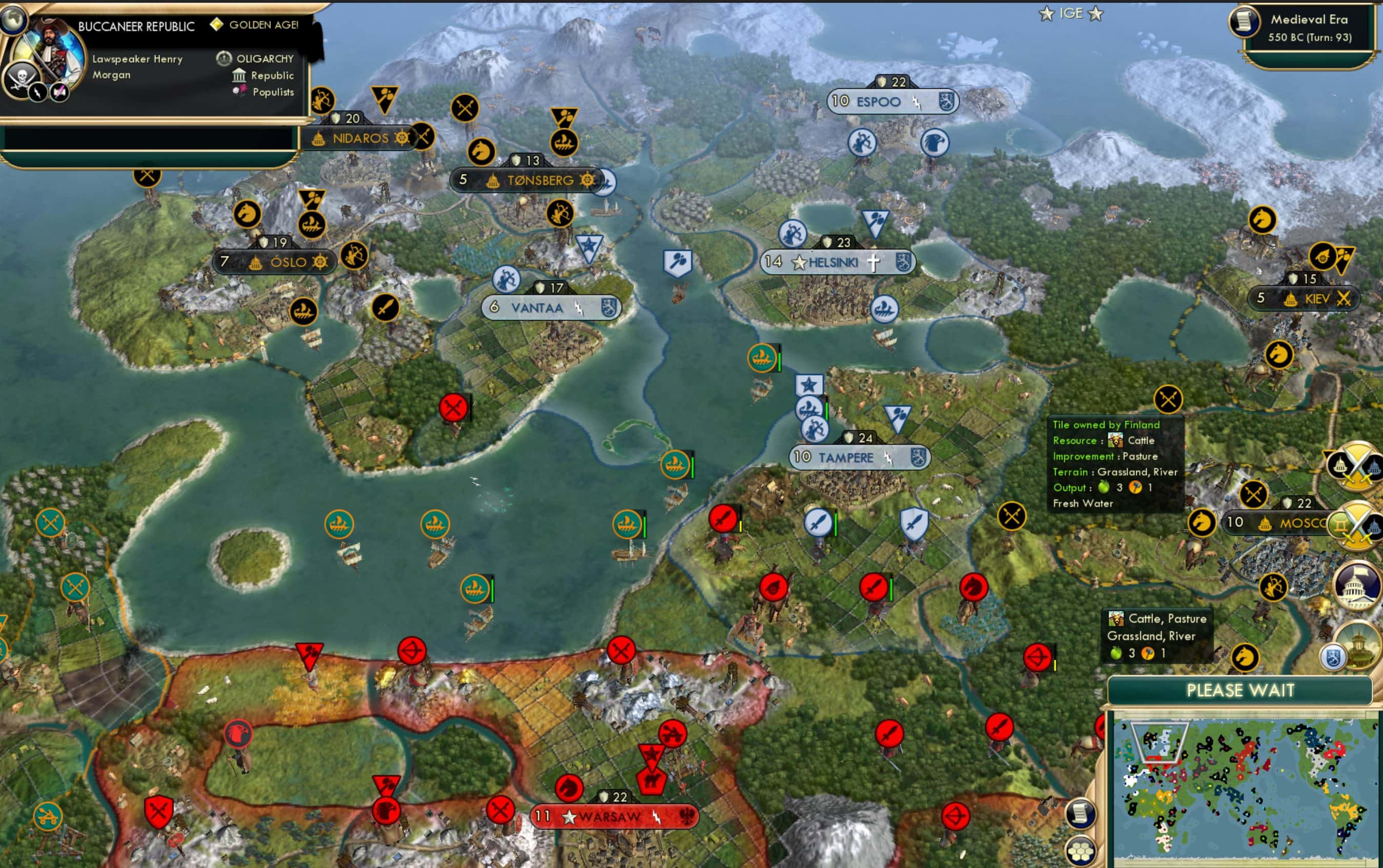Click the Golden Age diamond icon
The image size is (1383, 868).
click(217, 25)
